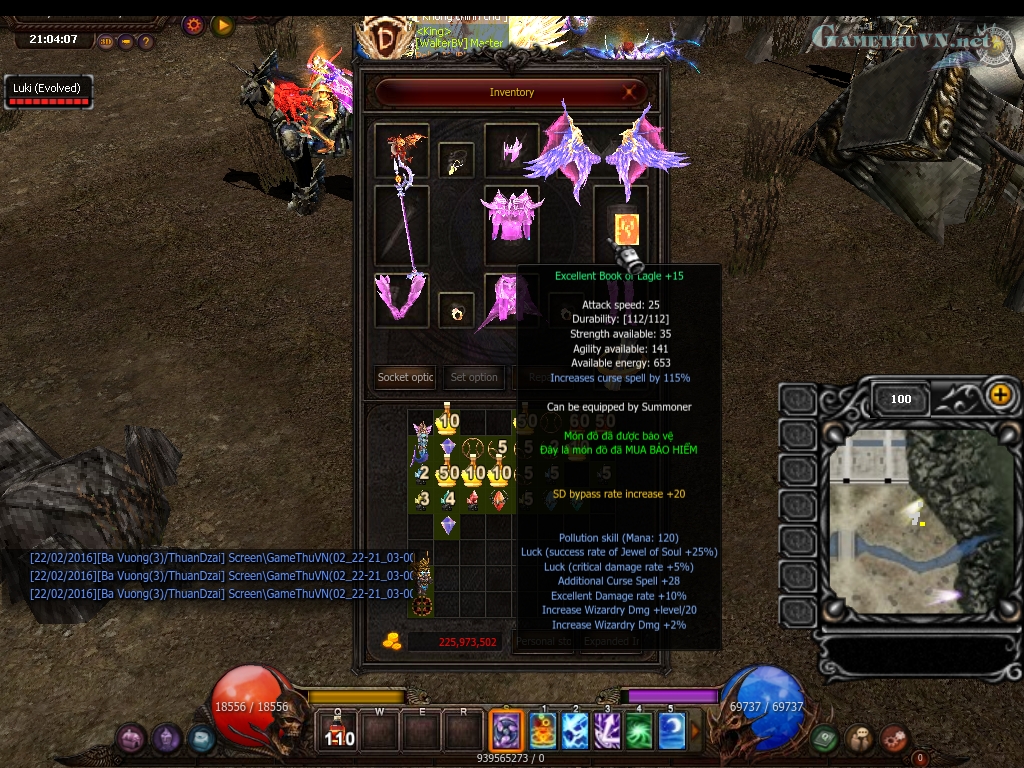Image resolution: width=1024 pixels, height=768 pixels.
Task: Open the gear settings button
Action: [x=194, y=25]
